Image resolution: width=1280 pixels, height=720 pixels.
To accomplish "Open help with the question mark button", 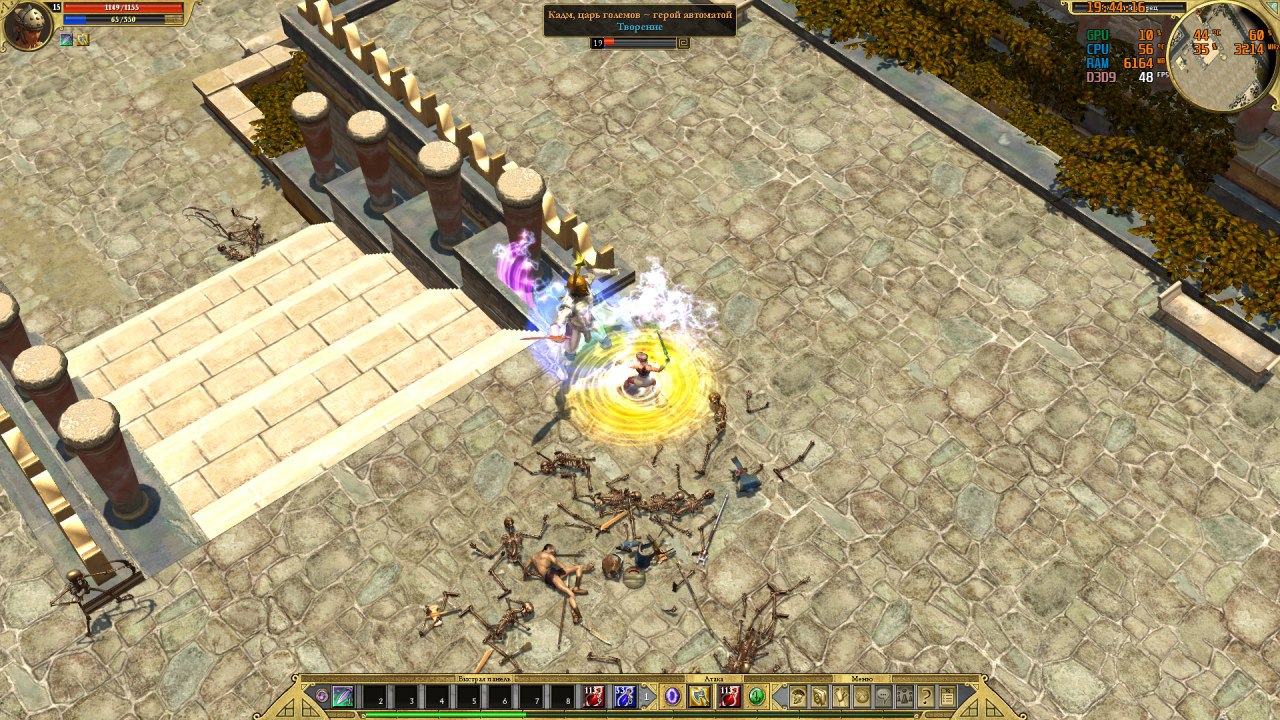I will 926,697.
